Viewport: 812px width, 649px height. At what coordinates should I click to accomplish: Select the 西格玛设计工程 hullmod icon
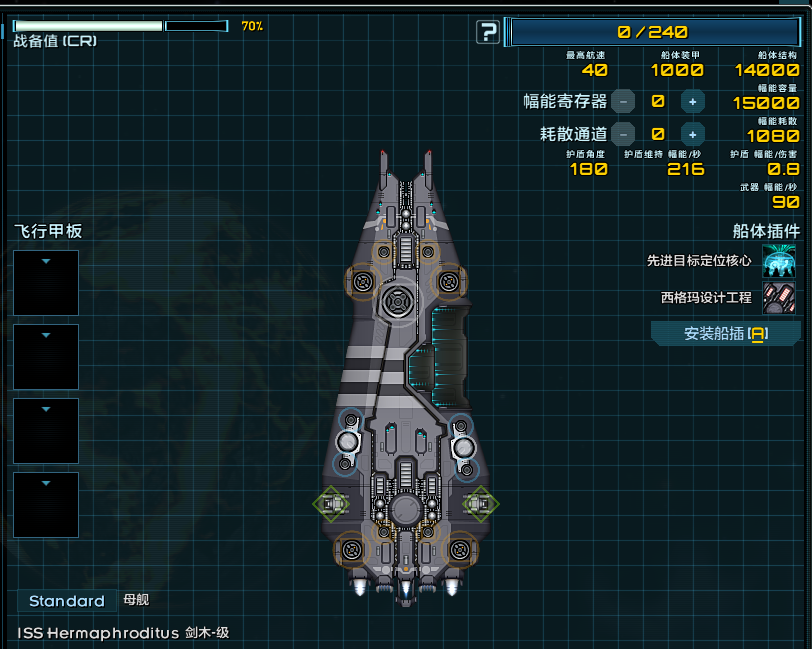779,297
